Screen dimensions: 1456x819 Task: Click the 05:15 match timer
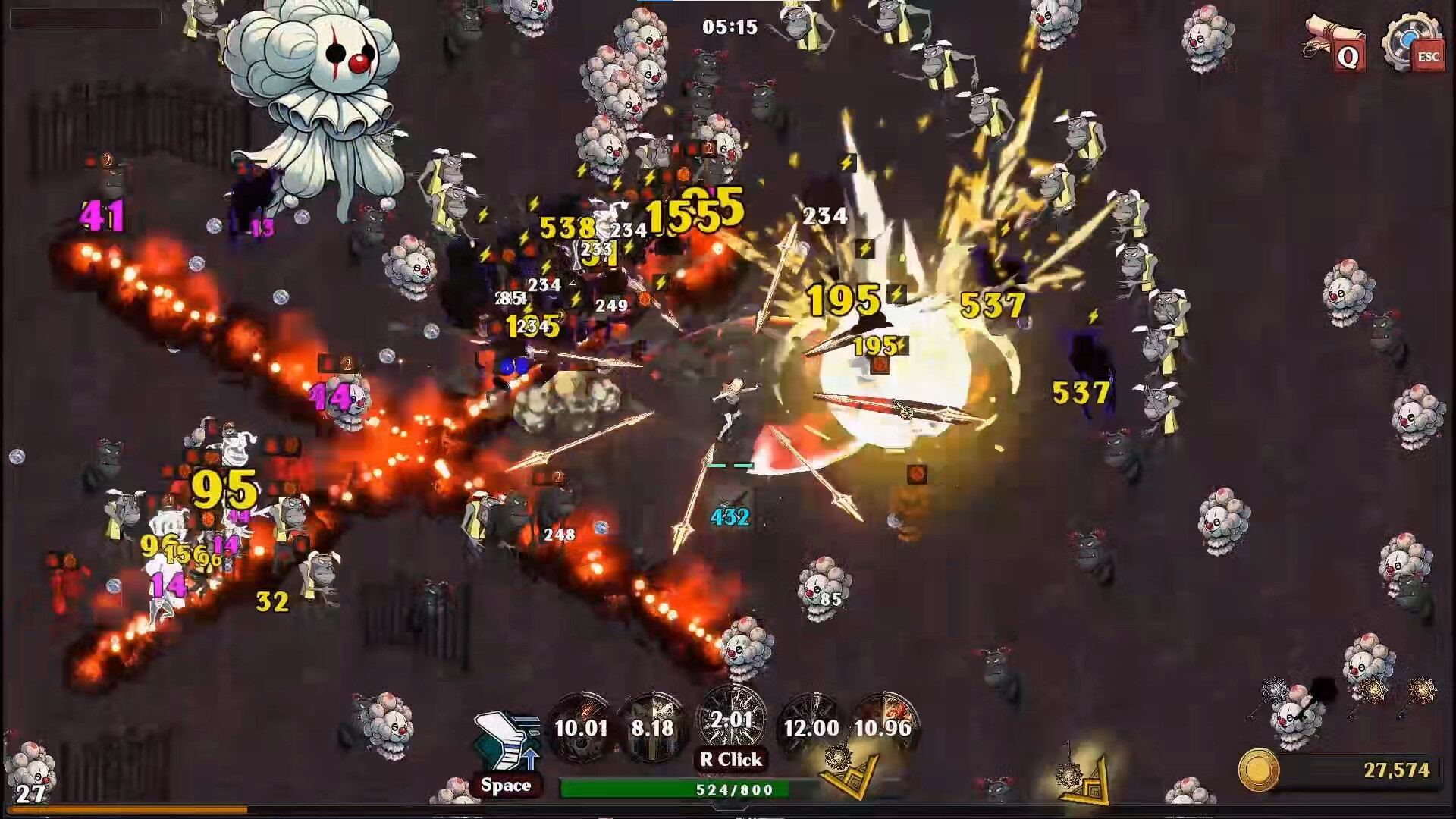[730, 27]
